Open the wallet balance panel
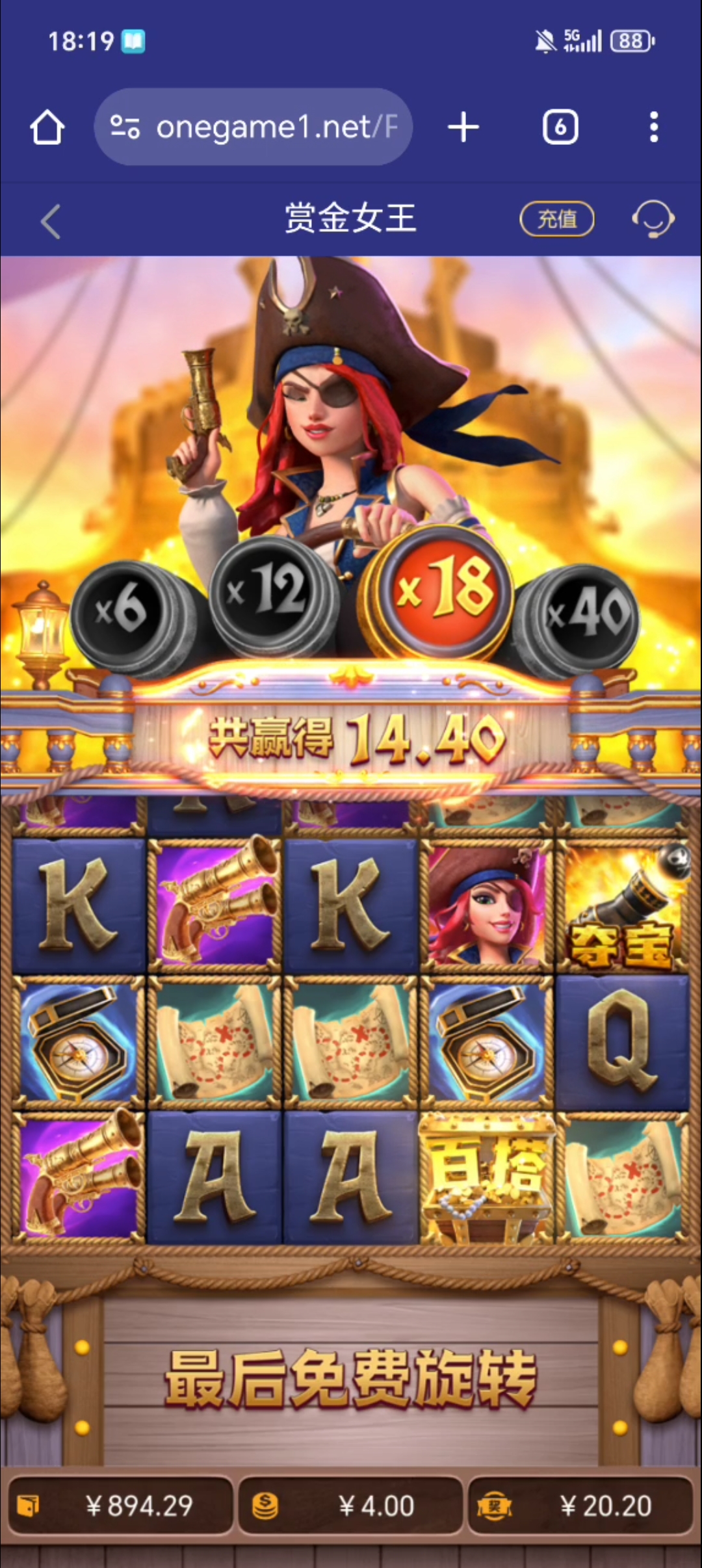This screenshot has width=702, height=1568. tap(121, 1506)
